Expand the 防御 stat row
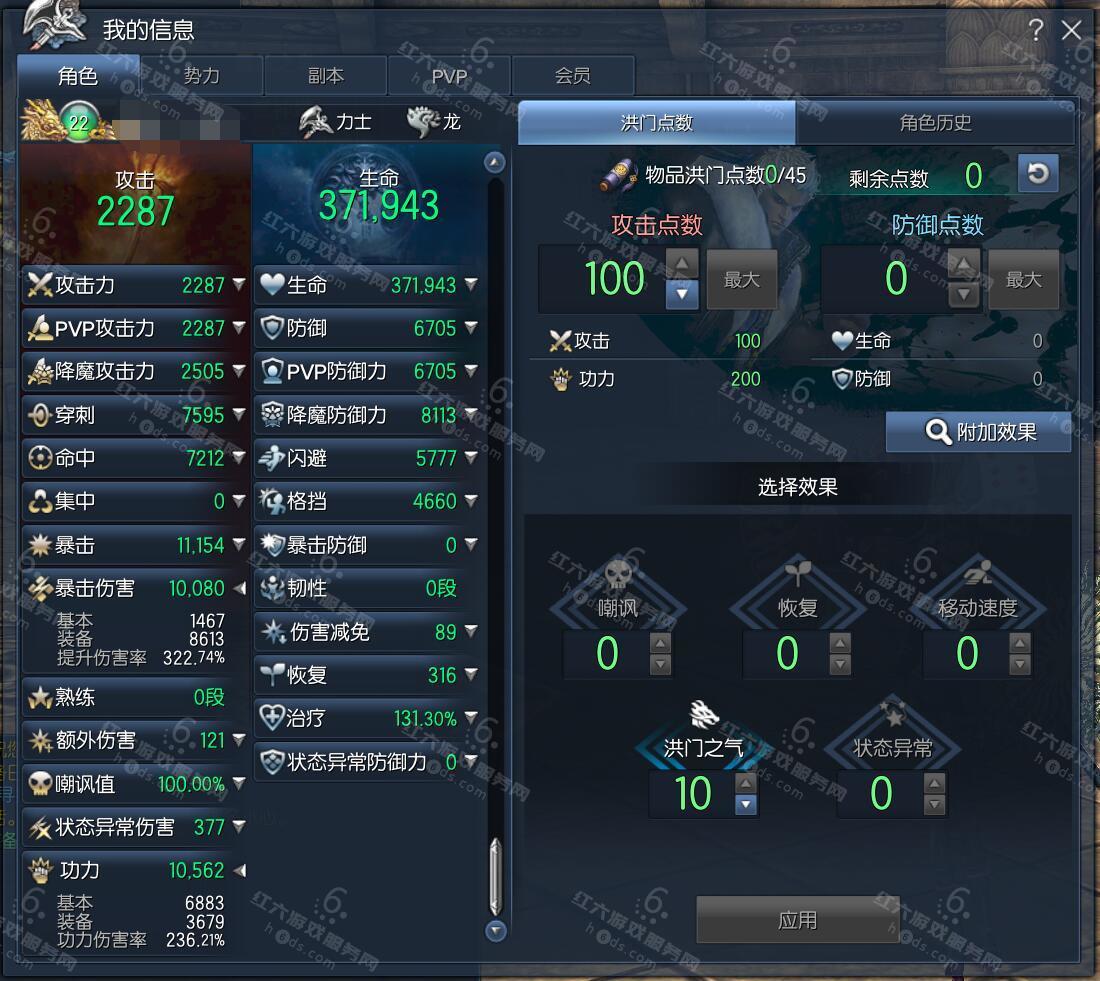 (x=471, y=328)
